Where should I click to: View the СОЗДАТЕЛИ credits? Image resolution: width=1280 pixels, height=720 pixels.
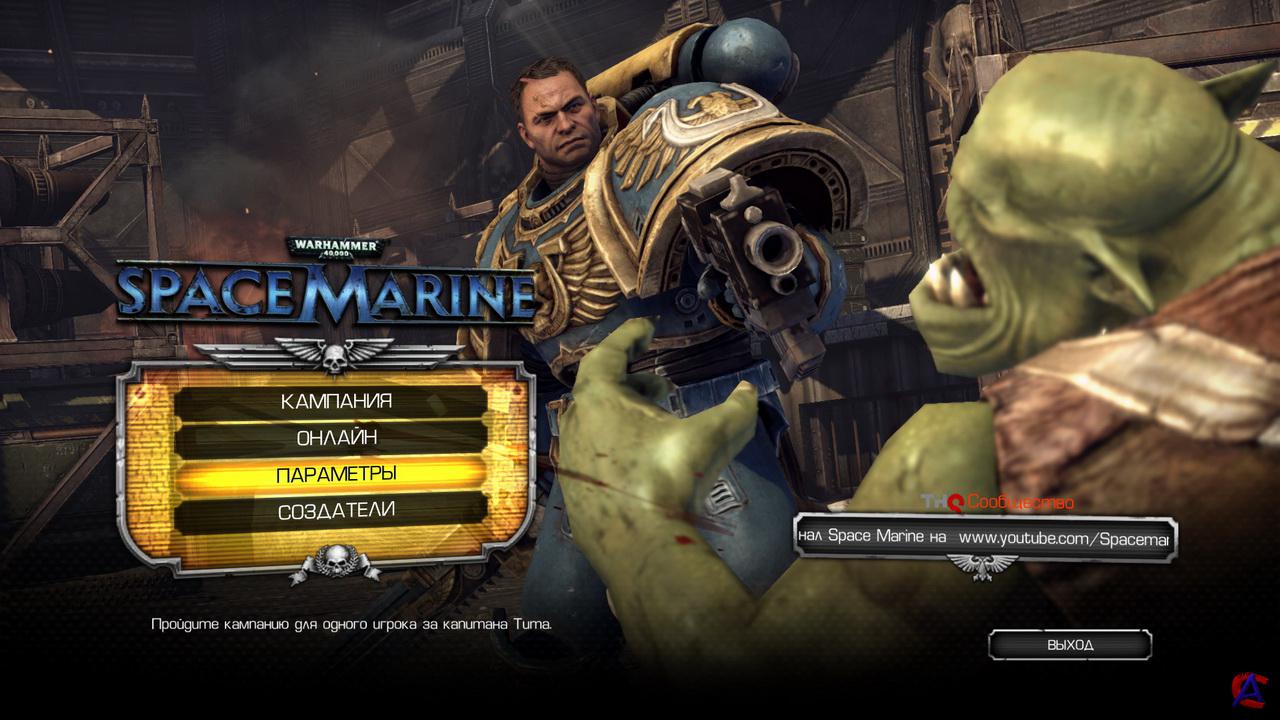(x=335, y=511)
